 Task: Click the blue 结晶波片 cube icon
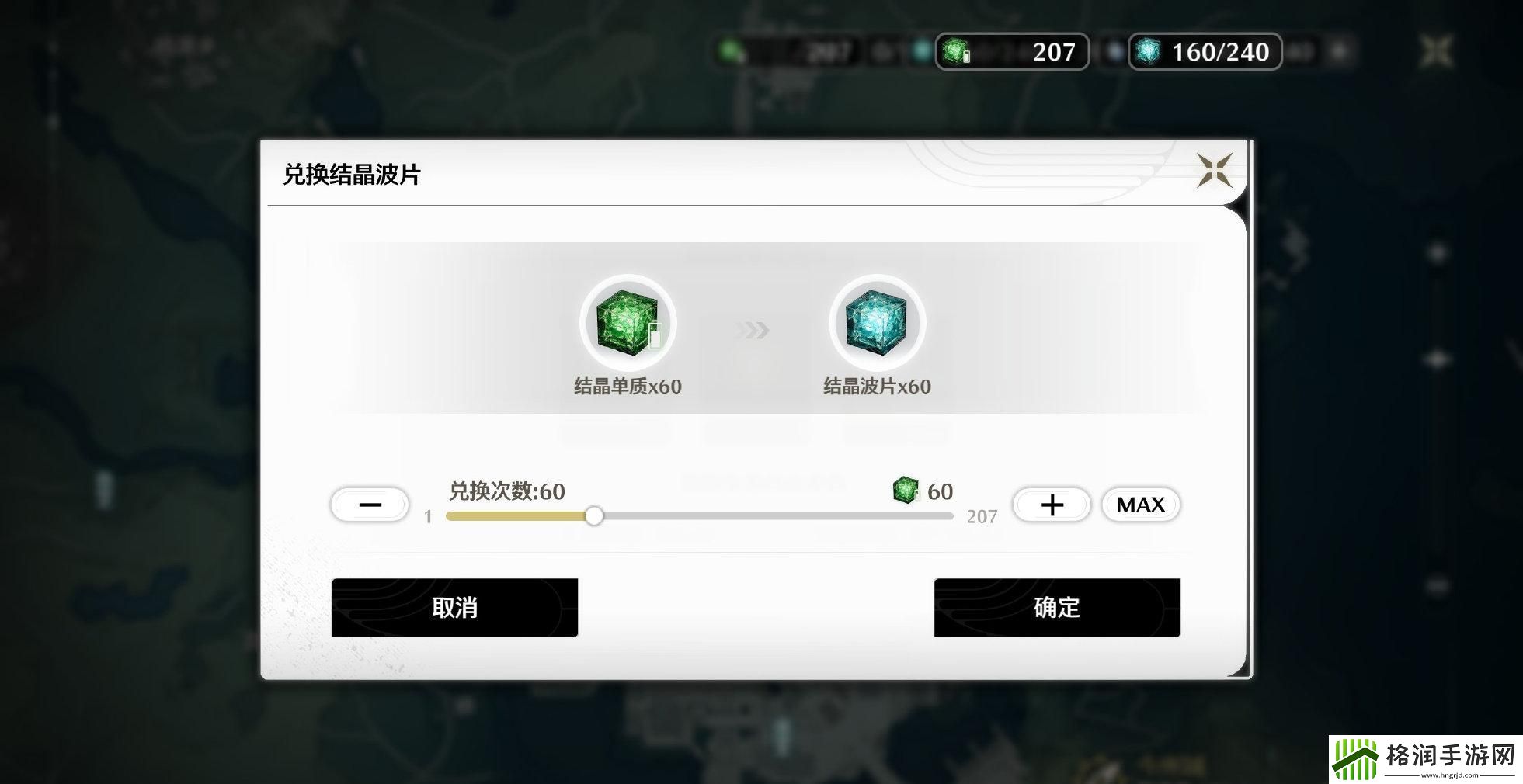(x=876, y=322)
